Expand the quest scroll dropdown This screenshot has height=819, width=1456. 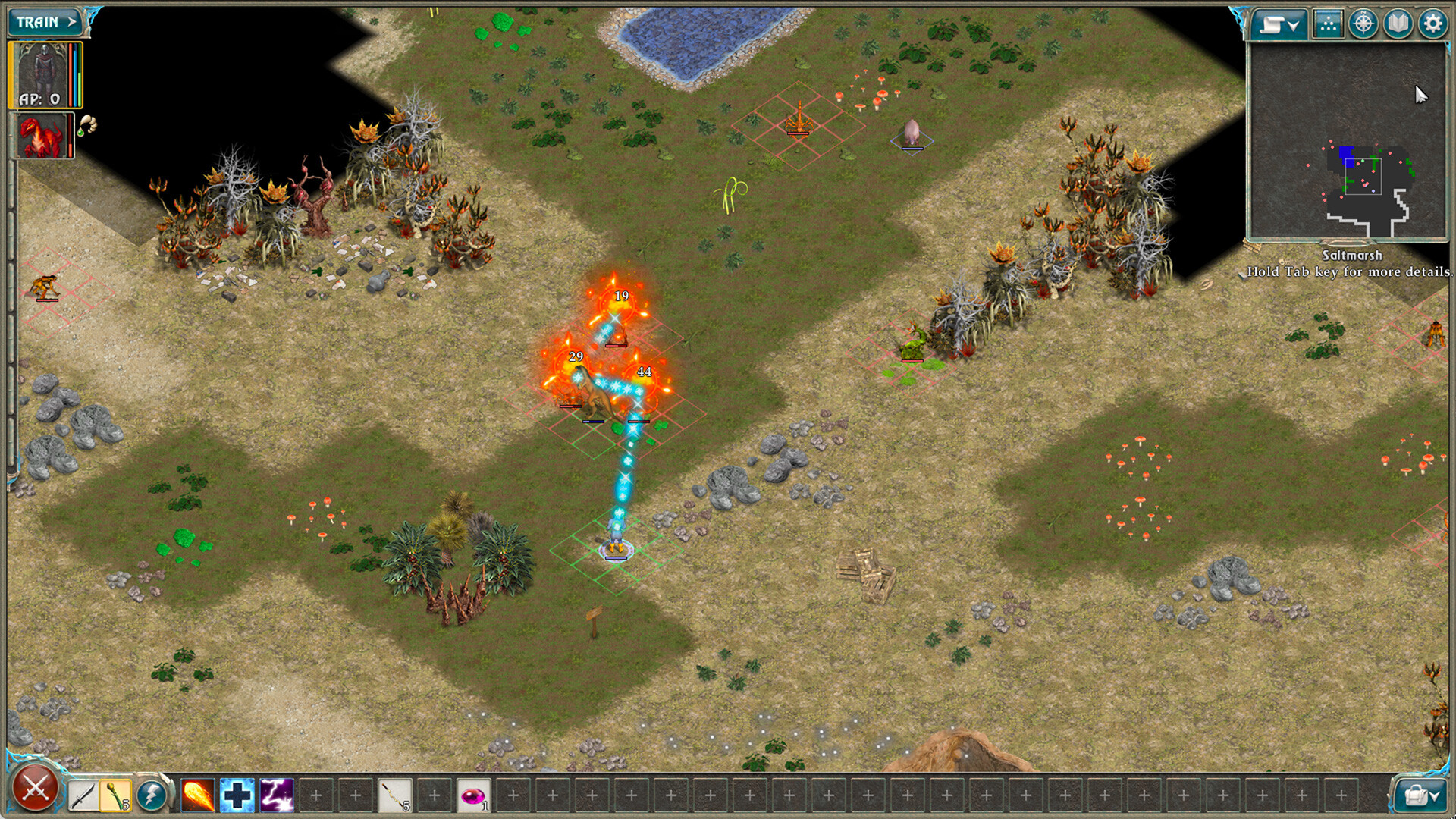point(1281,23)
